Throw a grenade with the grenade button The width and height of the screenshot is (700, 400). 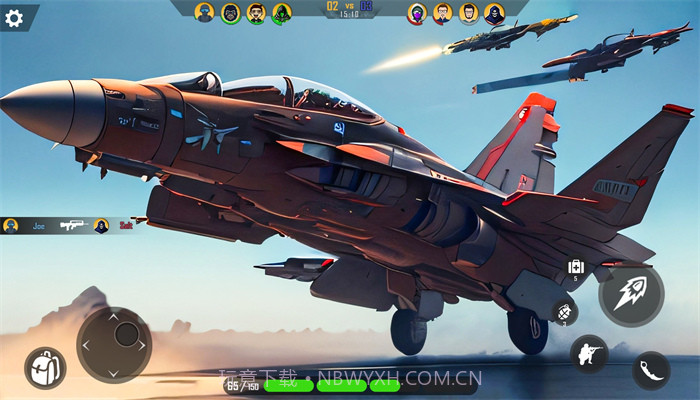(564, 311)
